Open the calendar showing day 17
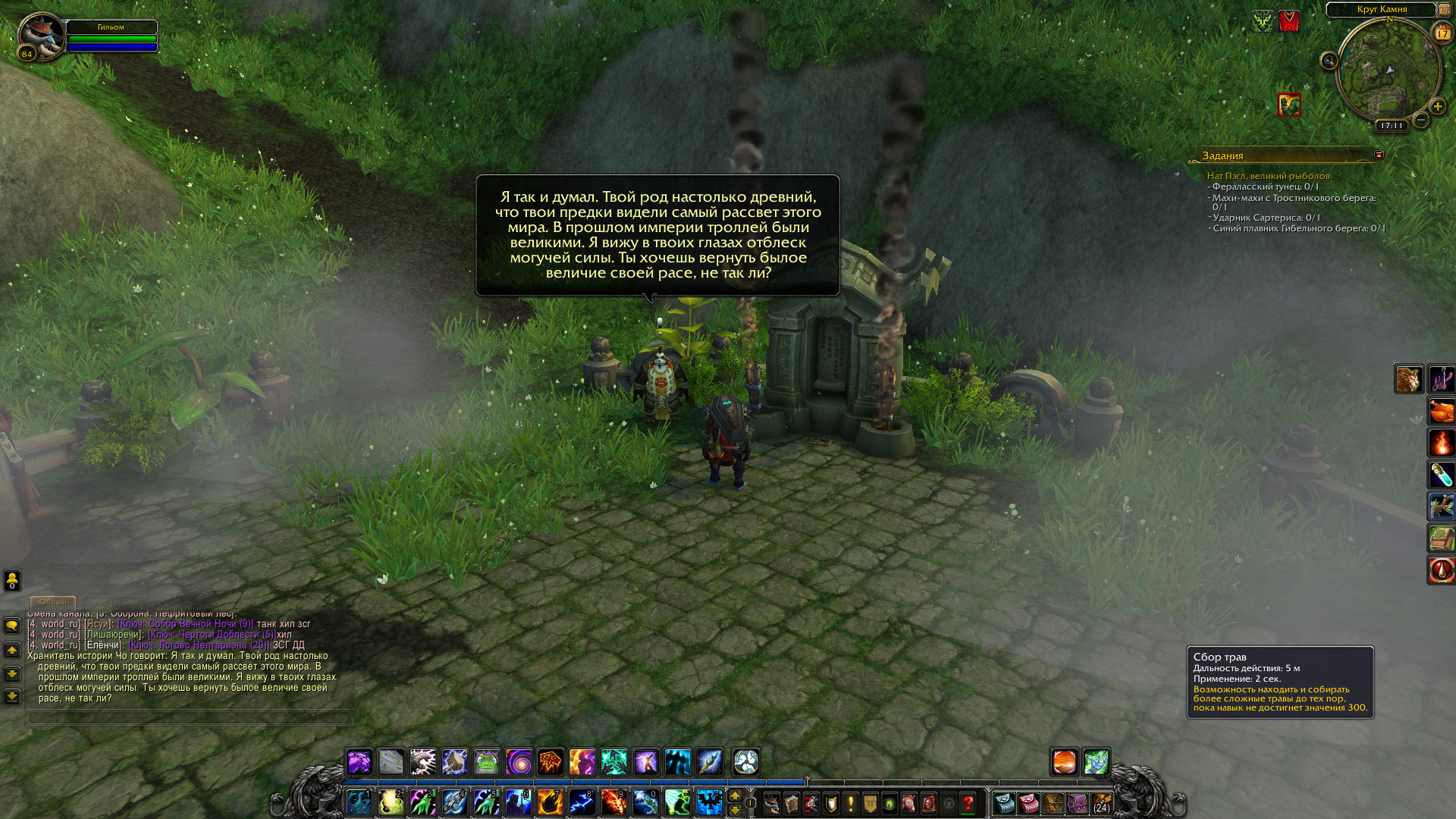The image size is (1456, 819). point(1442,33)
